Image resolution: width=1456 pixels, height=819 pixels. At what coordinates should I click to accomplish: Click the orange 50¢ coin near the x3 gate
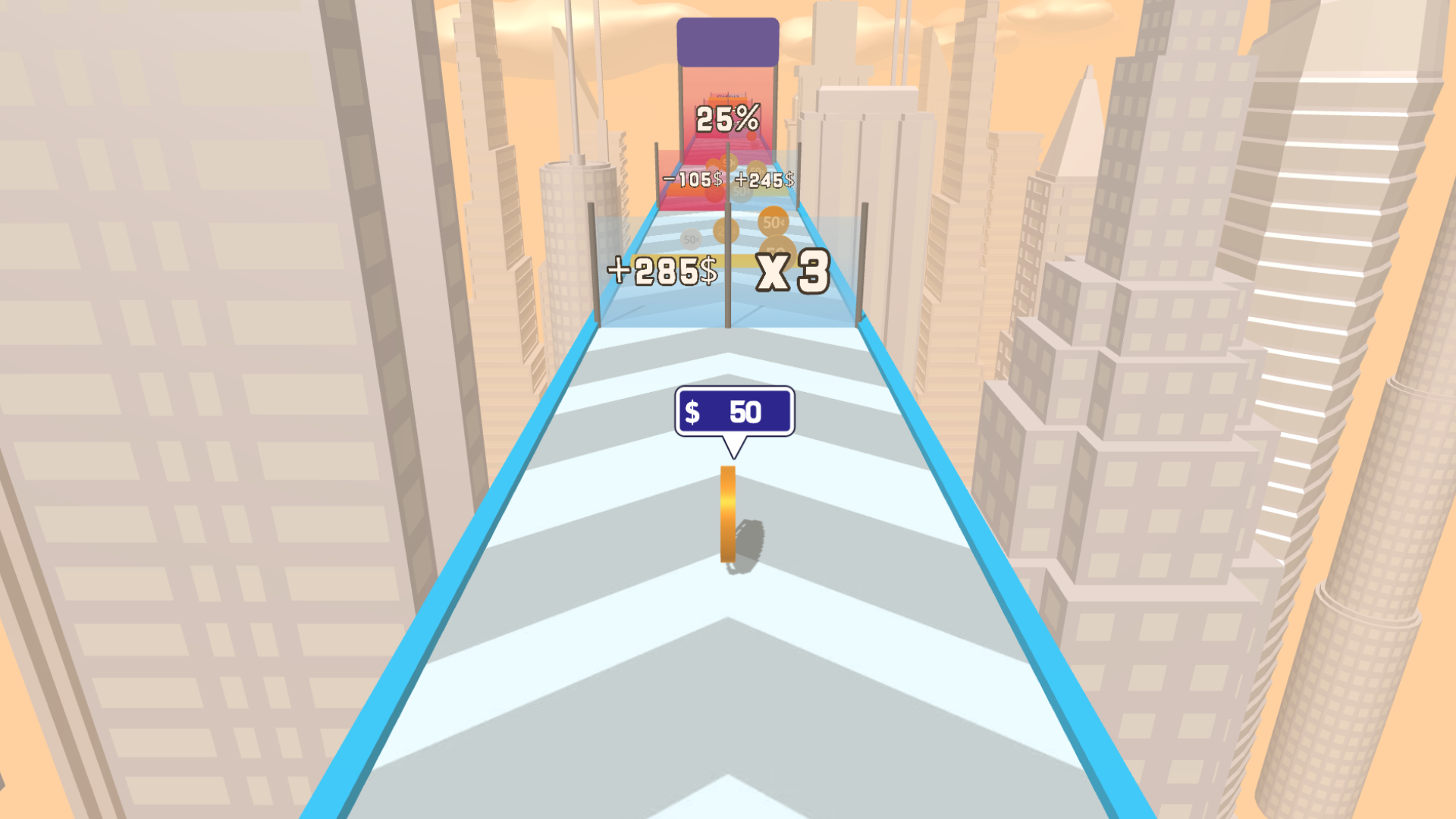click(773, 222)
